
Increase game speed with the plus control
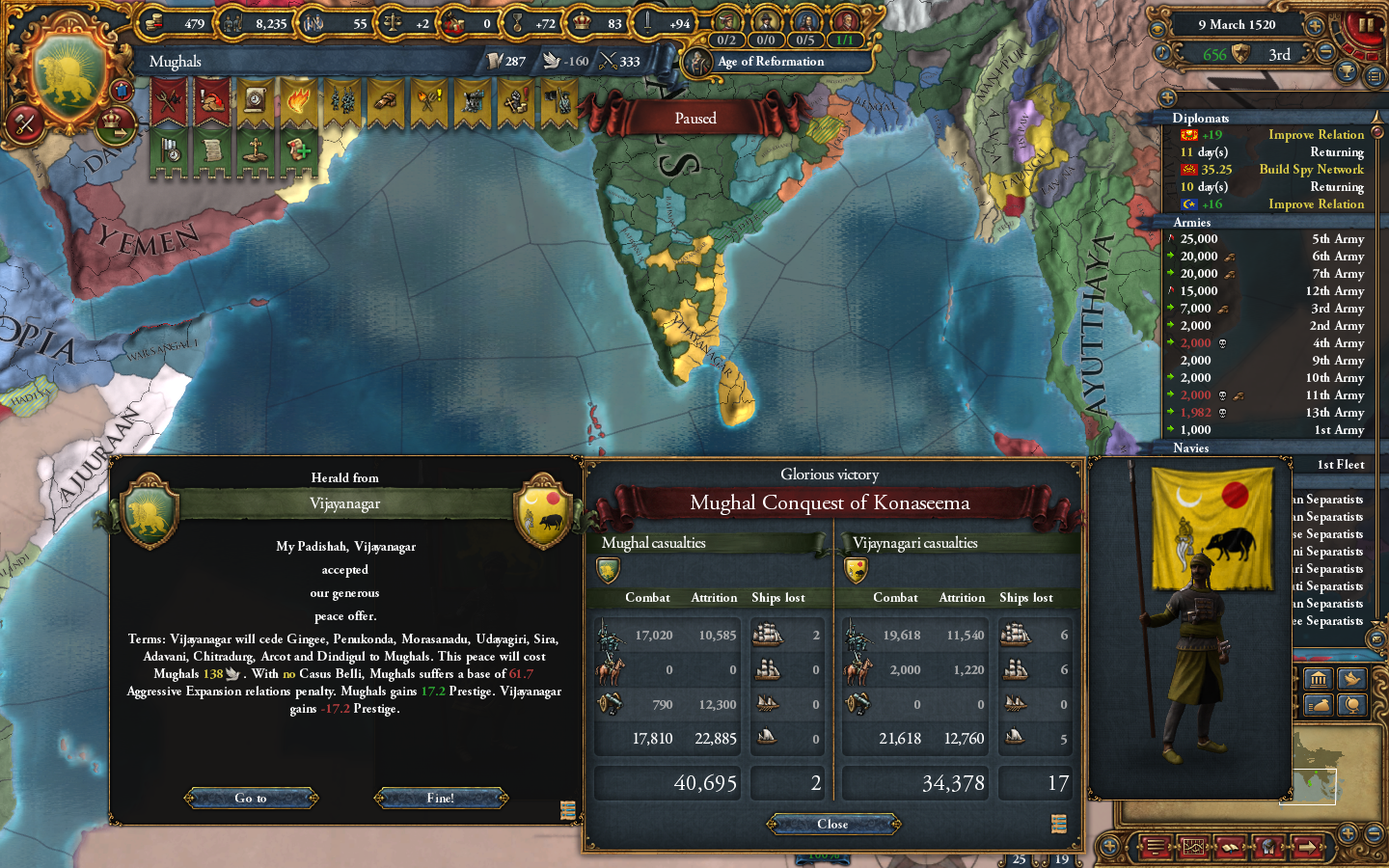coord(1315,26)
